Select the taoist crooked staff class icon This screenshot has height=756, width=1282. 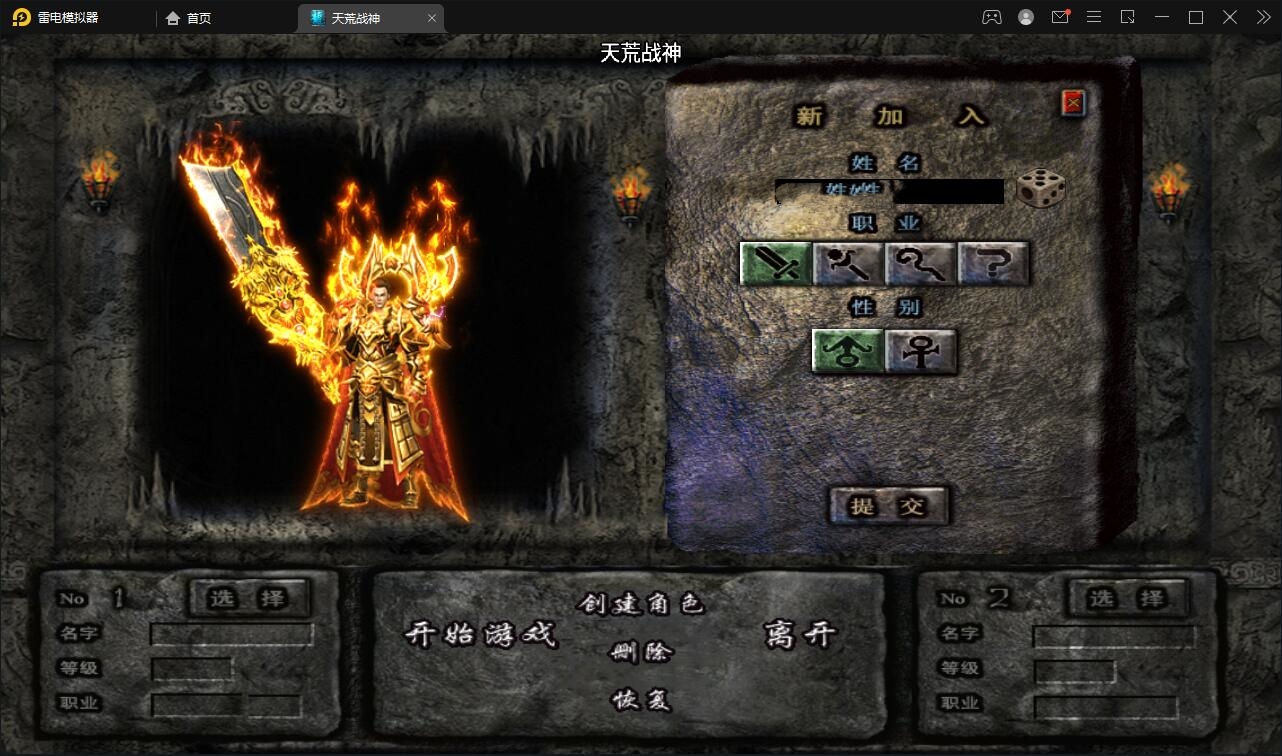tap(920, 263)
